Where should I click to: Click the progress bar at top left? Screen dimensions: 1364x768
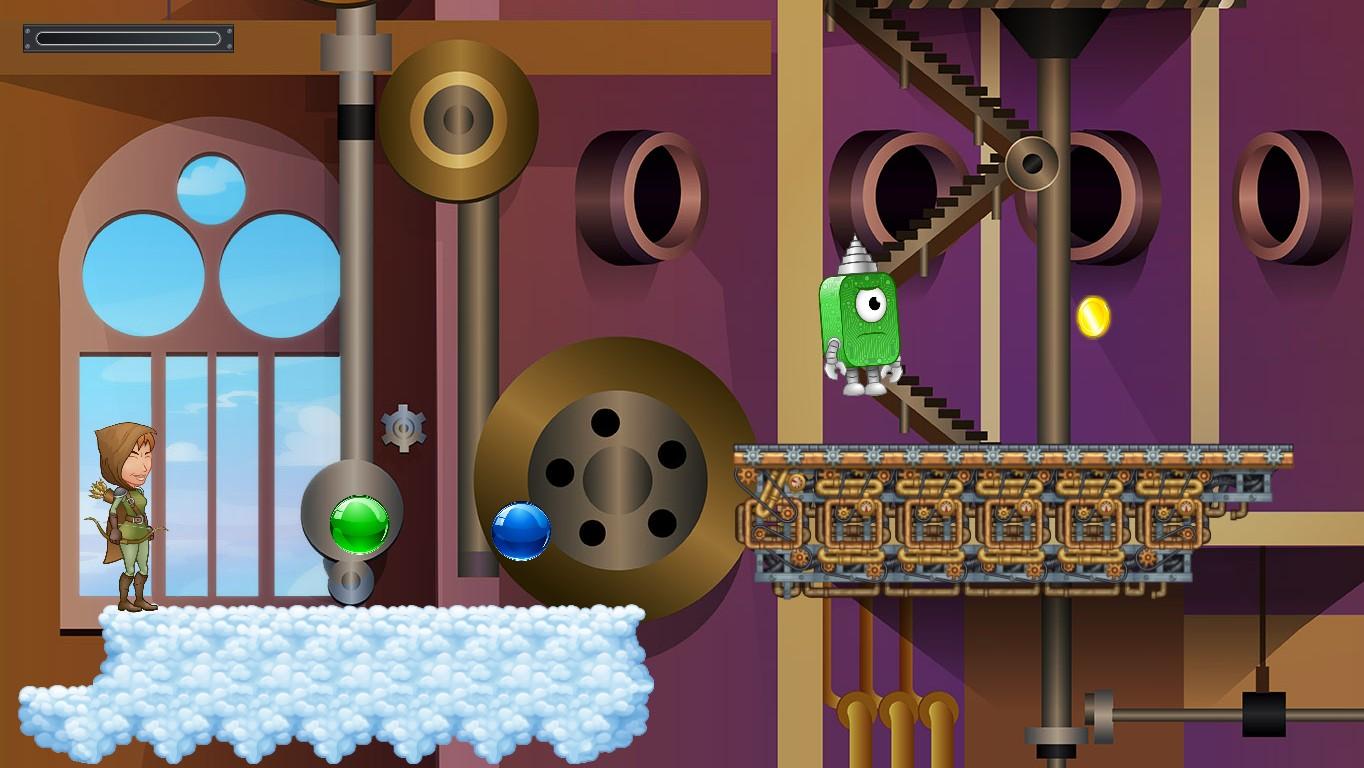(127, 38)
